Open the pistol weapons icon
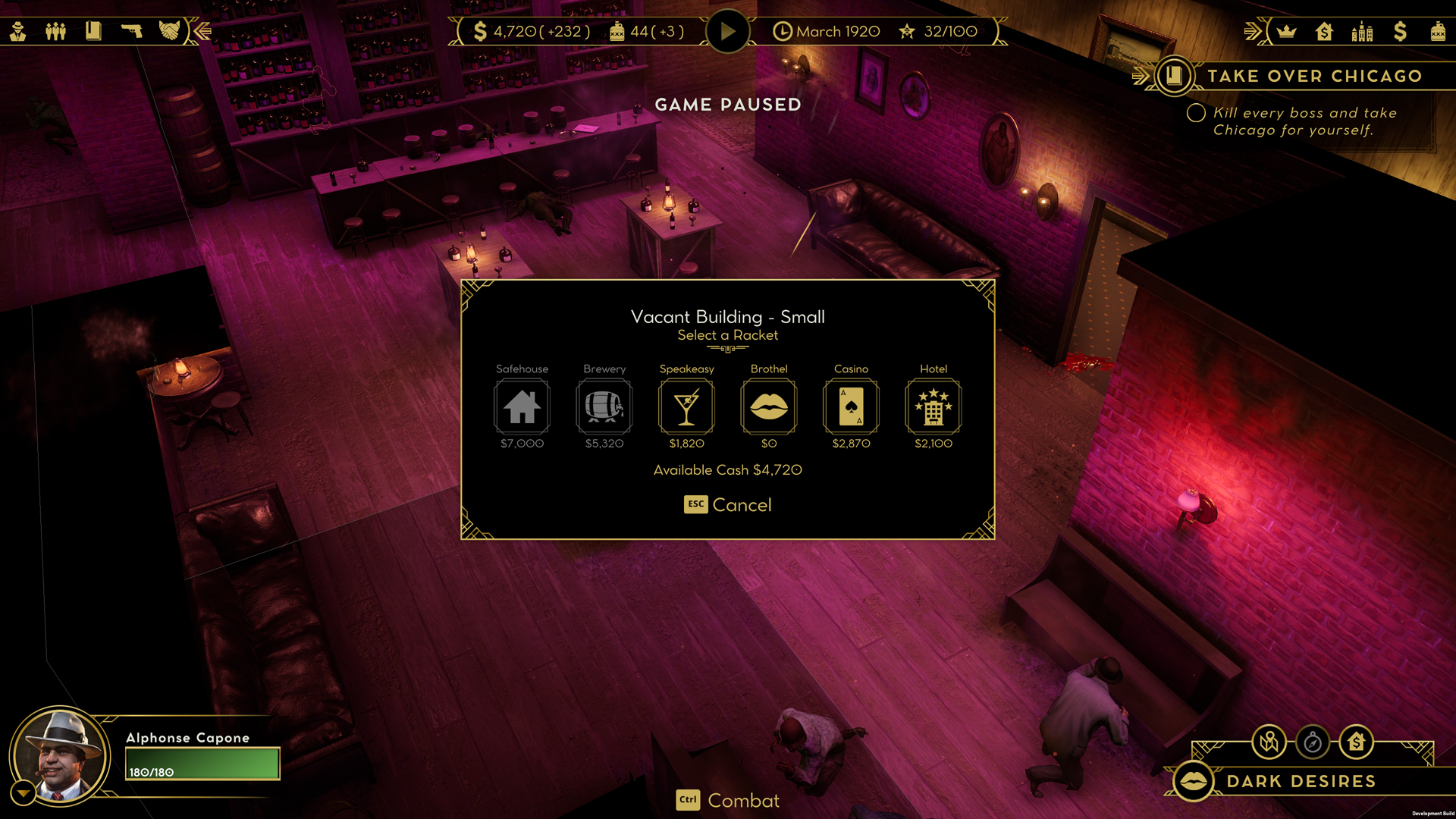 (131, 31)
